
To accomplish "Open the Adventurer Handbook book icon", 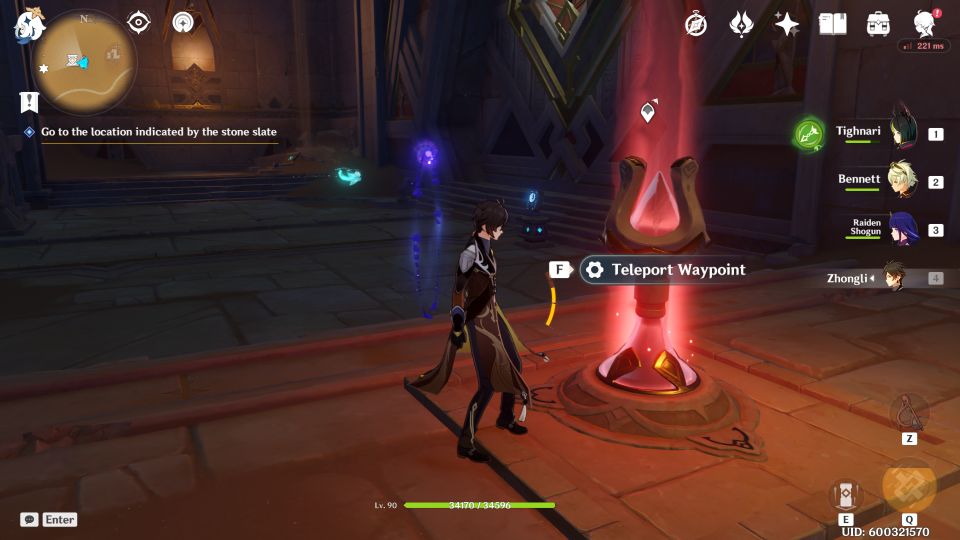I will coord(832,25).
